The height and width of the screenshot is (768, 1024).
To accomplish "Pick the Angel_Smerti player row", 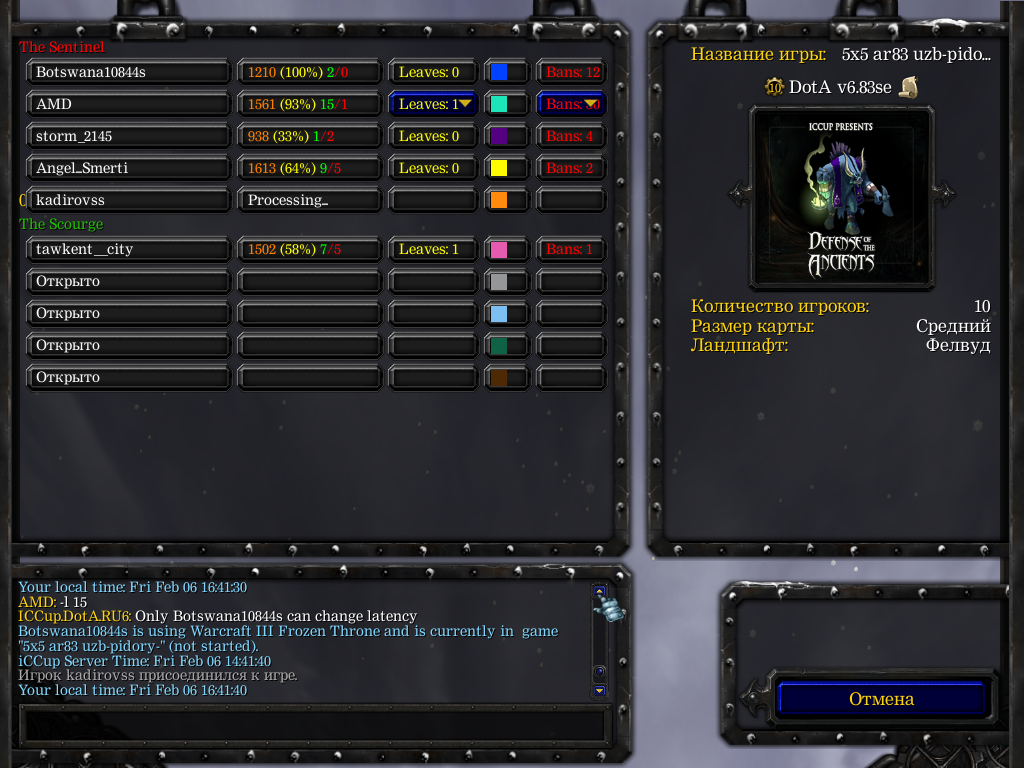I will coord(128,168).
